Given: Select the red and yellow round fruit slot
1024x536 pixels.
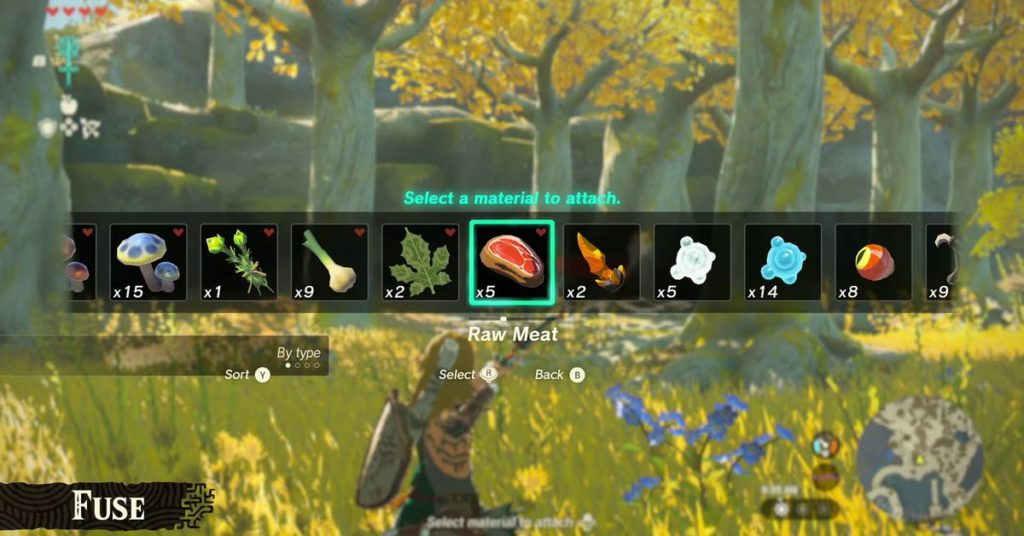Looking at the screenshot, I should [873, 262].
